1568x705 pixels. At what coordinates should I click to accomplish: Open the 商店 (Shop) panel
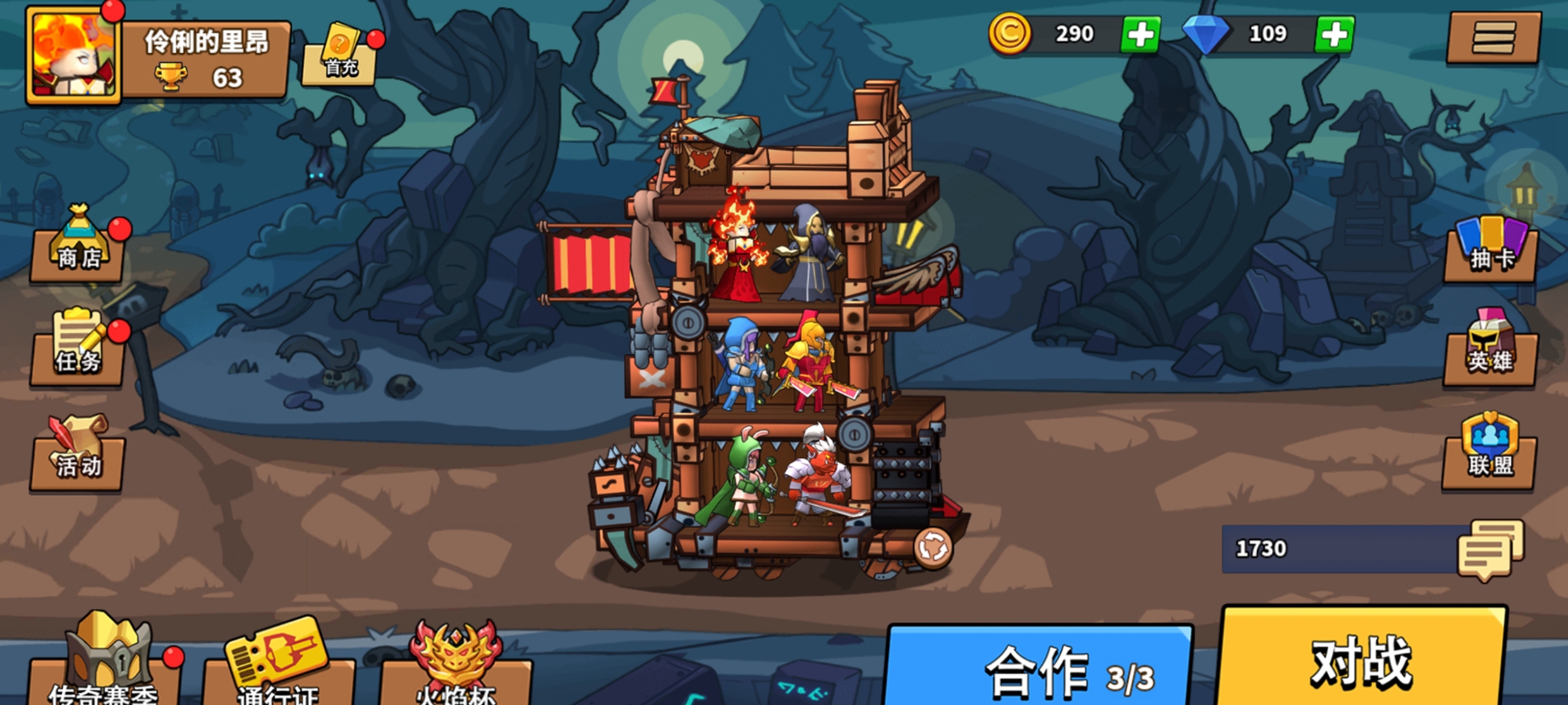click(x=76, y=255)
